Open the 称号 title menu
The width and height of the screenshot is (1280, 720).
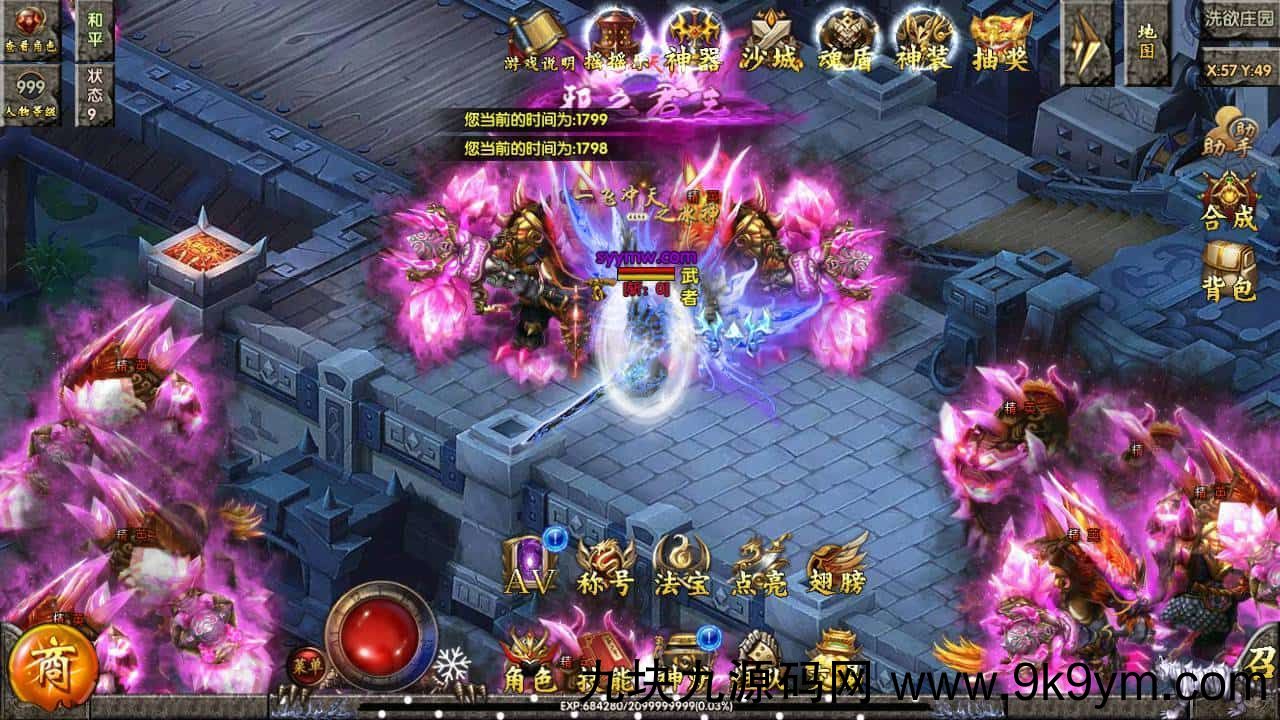606,565
